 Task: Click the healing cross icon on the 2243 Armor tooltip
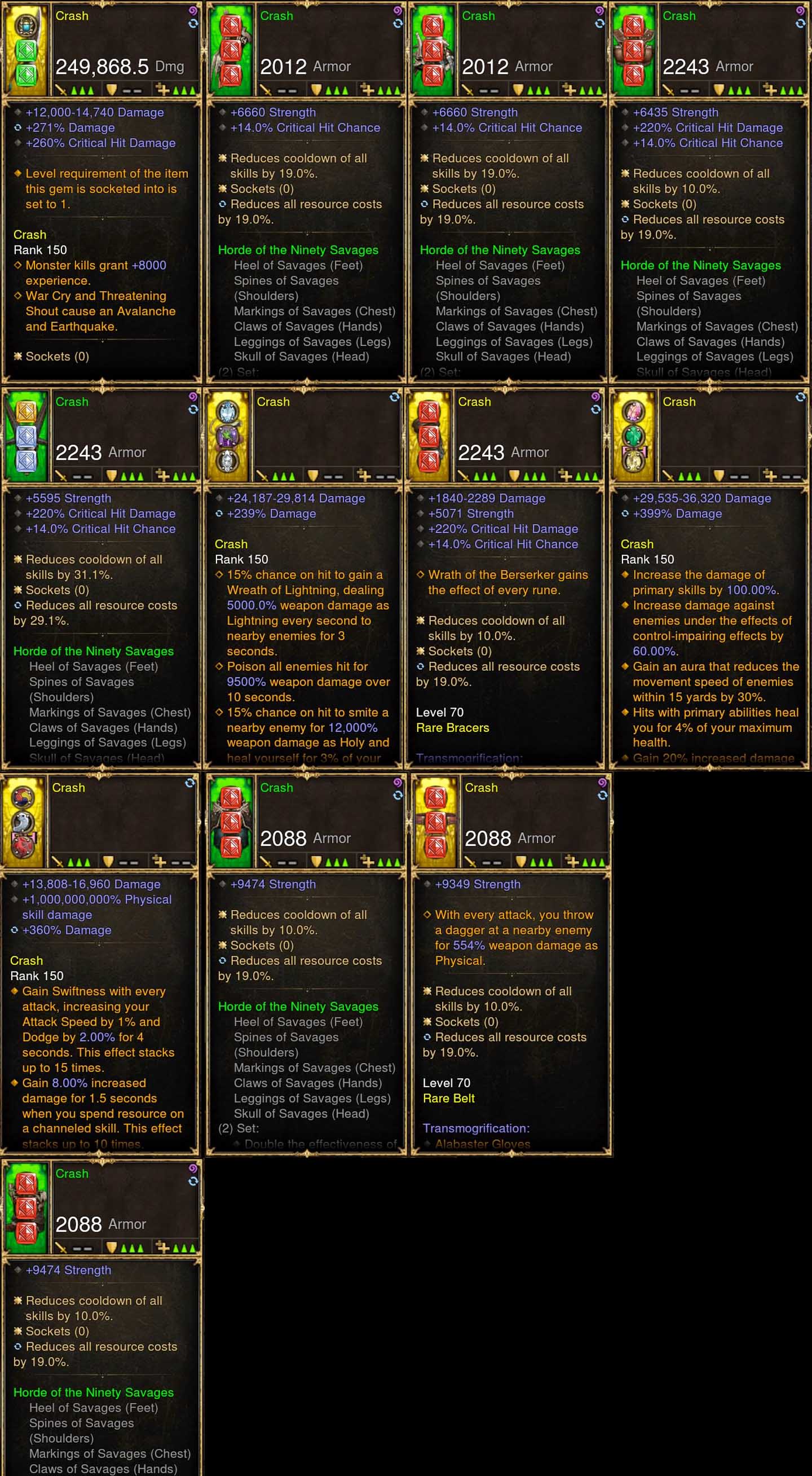(770, 89)
